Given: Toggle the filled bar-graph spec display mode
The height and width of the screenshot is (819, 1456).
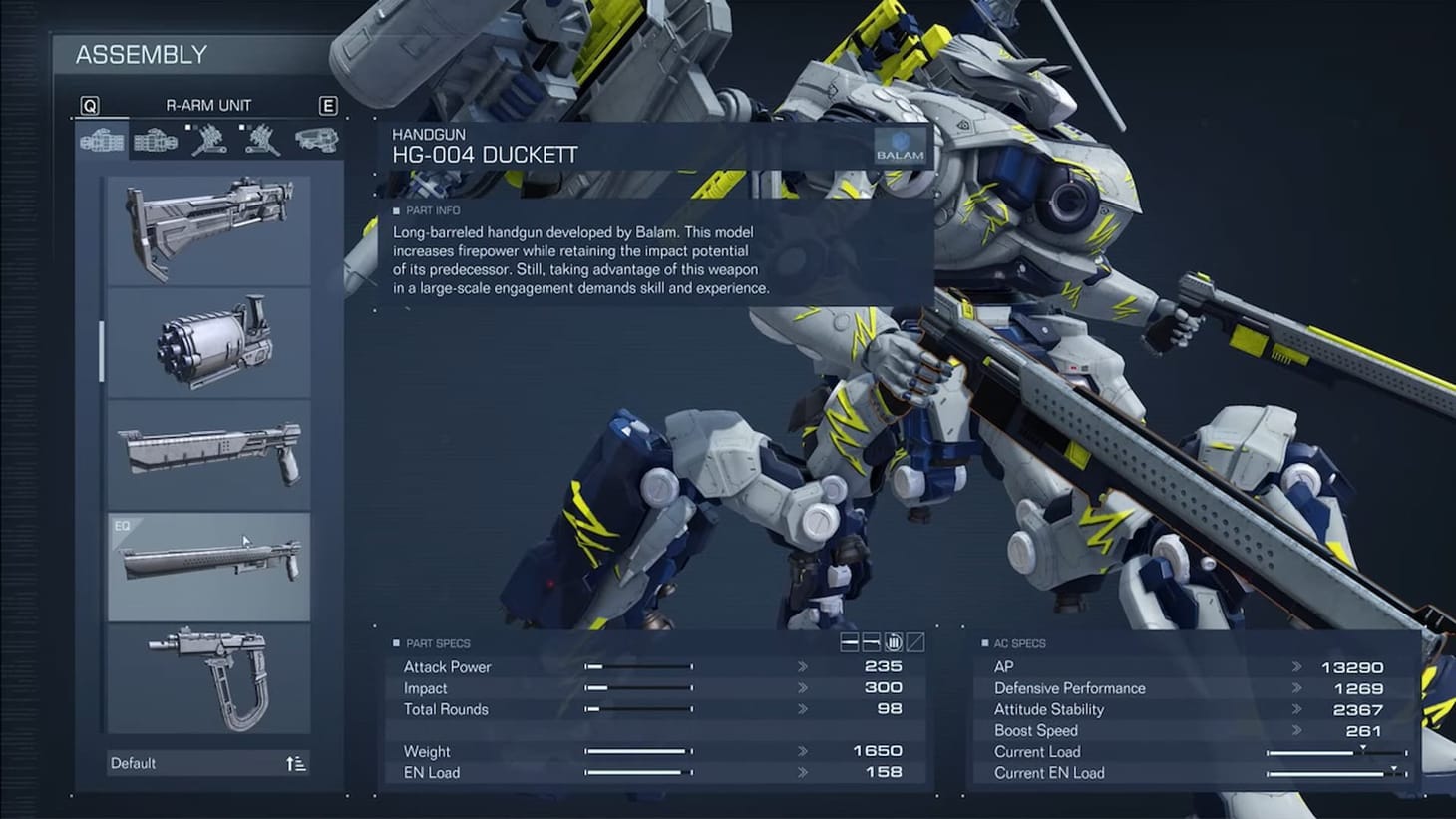Looking at the screenshot, I should coord(849,643).
